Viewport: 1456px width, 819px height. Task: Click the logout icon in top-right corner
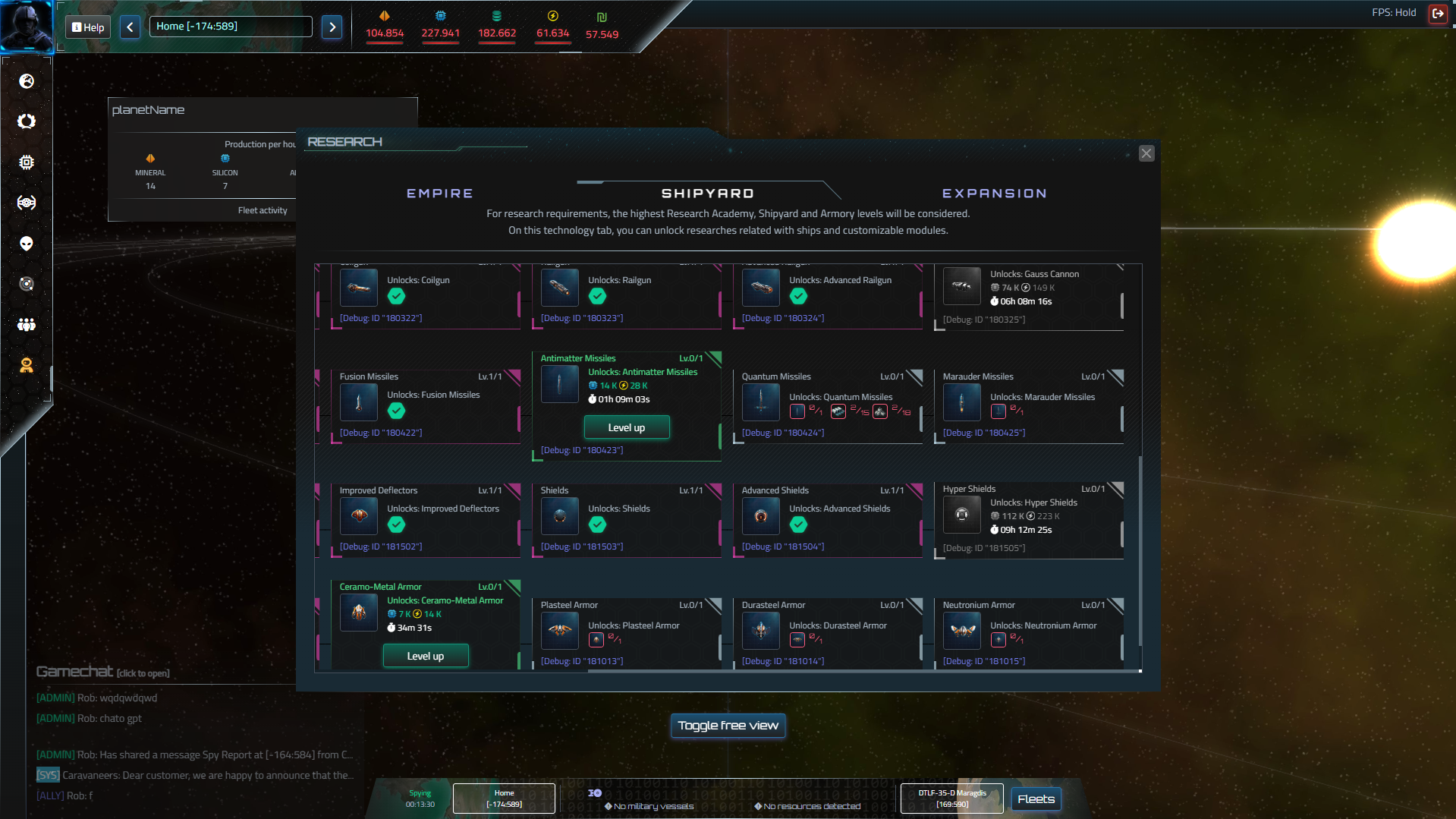pyautogui.click(x=1437, y=13)
